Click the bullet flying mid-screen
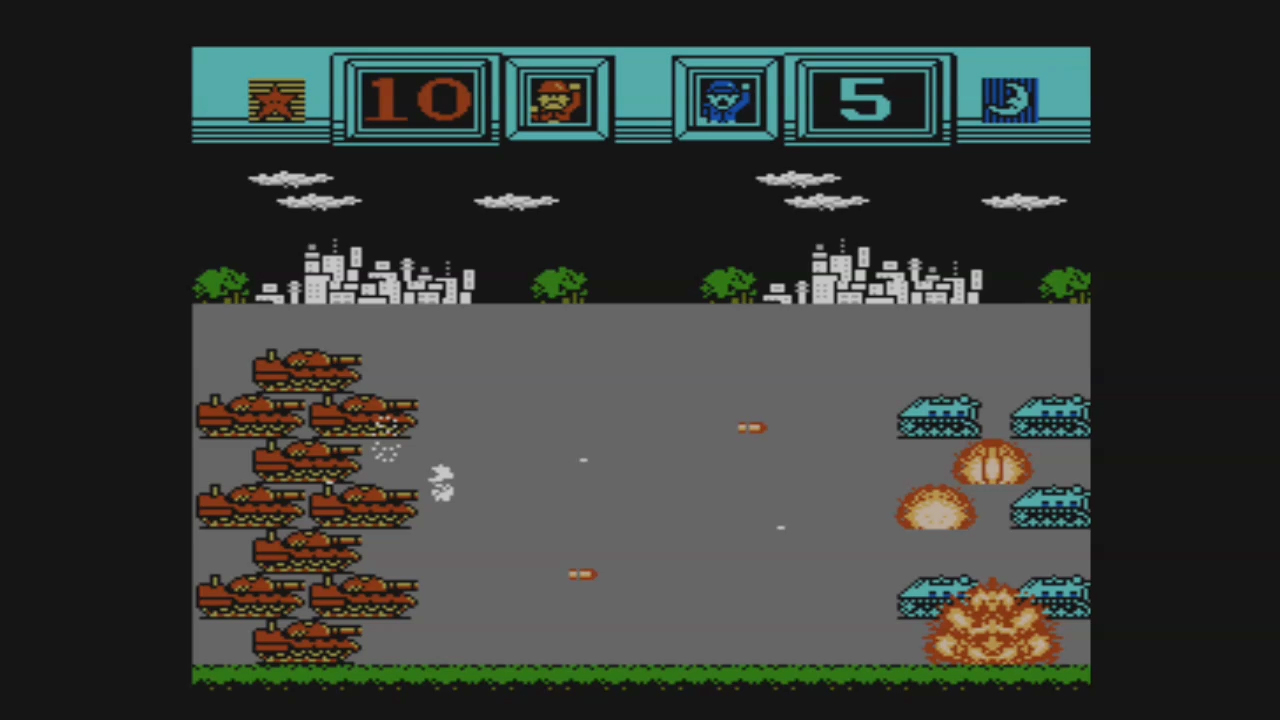Screen dimensions: 1280x720 coord(751,427)
